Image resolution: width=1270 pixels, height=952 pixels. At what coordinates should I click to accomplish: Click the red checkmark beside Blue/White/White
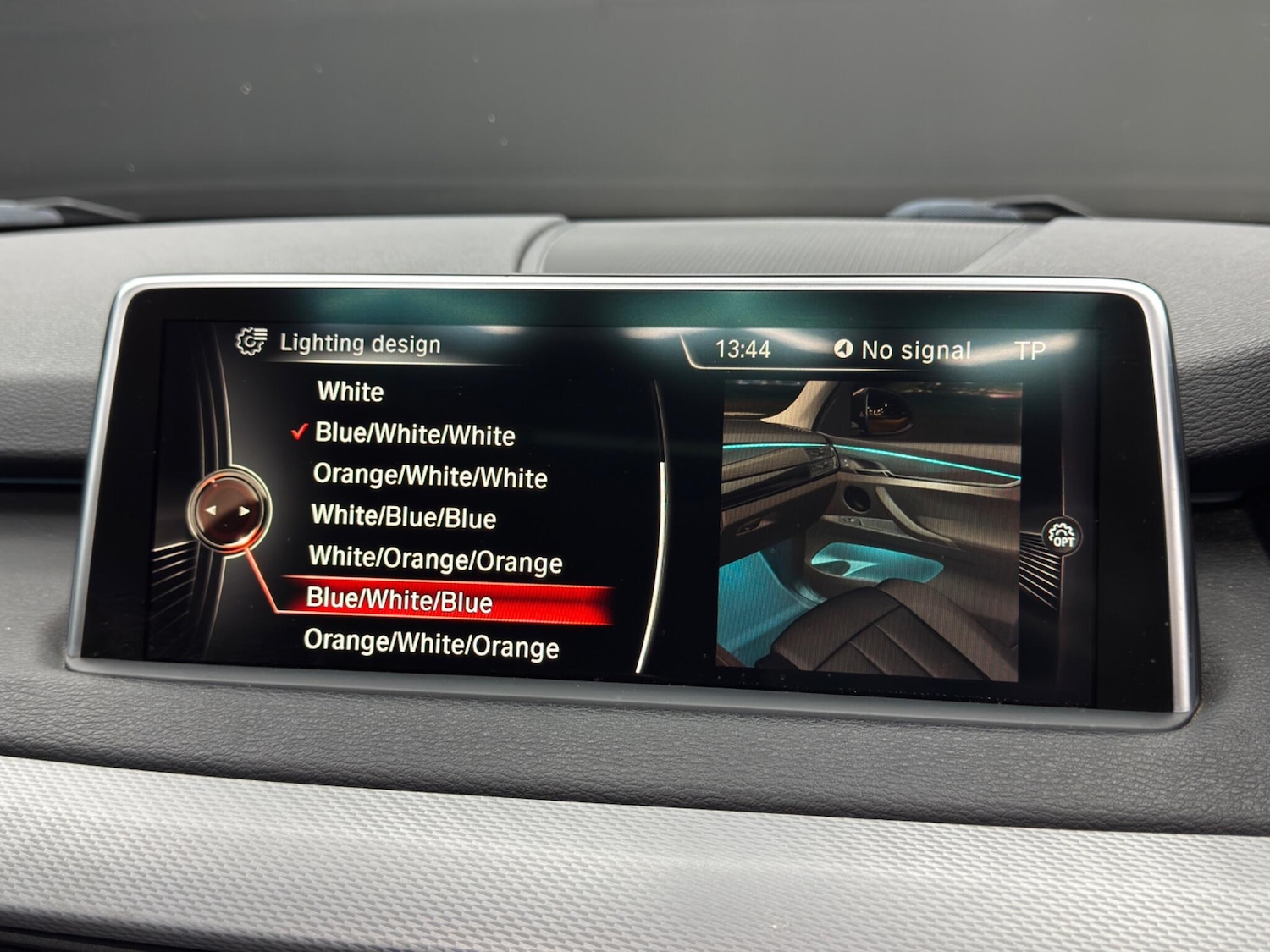pos(298,434)
